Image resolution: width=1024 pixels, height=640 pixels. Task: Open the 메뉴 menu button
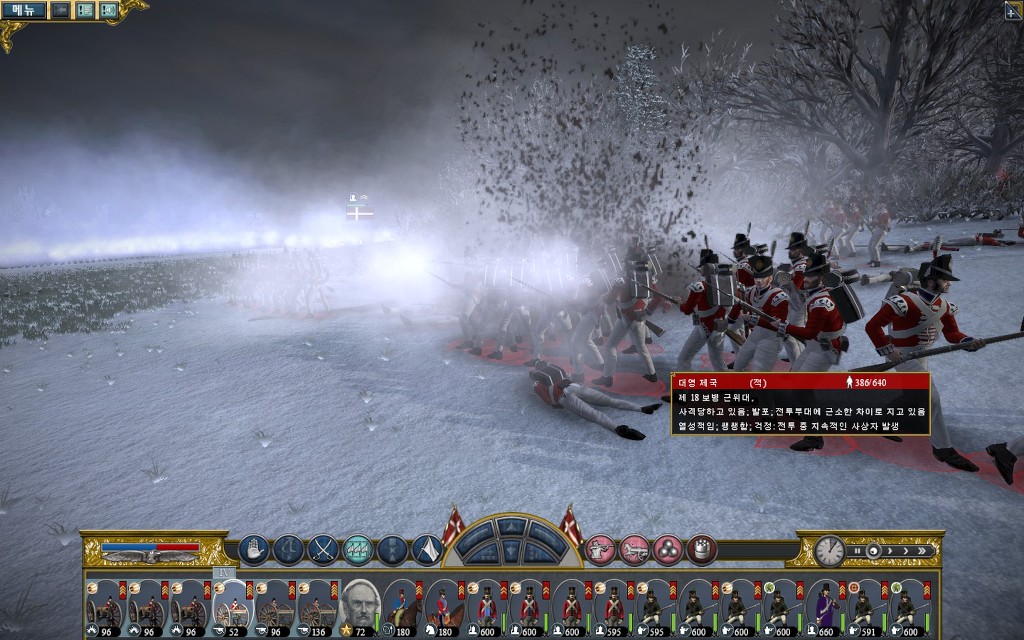[x=23, y=10]
